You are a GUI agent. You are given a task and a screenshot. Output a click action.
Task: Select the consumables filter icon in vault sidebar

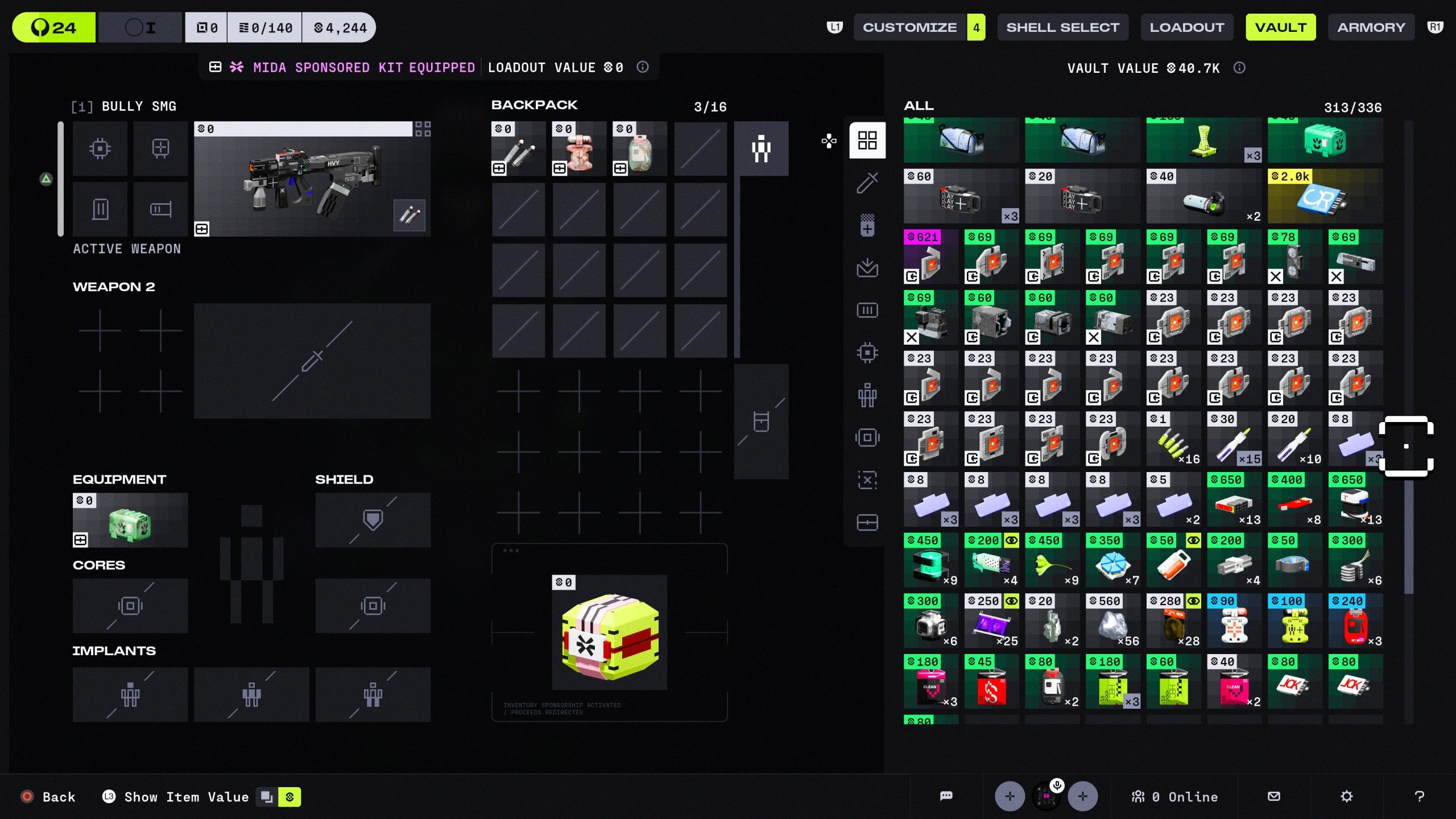click(867, 225)
